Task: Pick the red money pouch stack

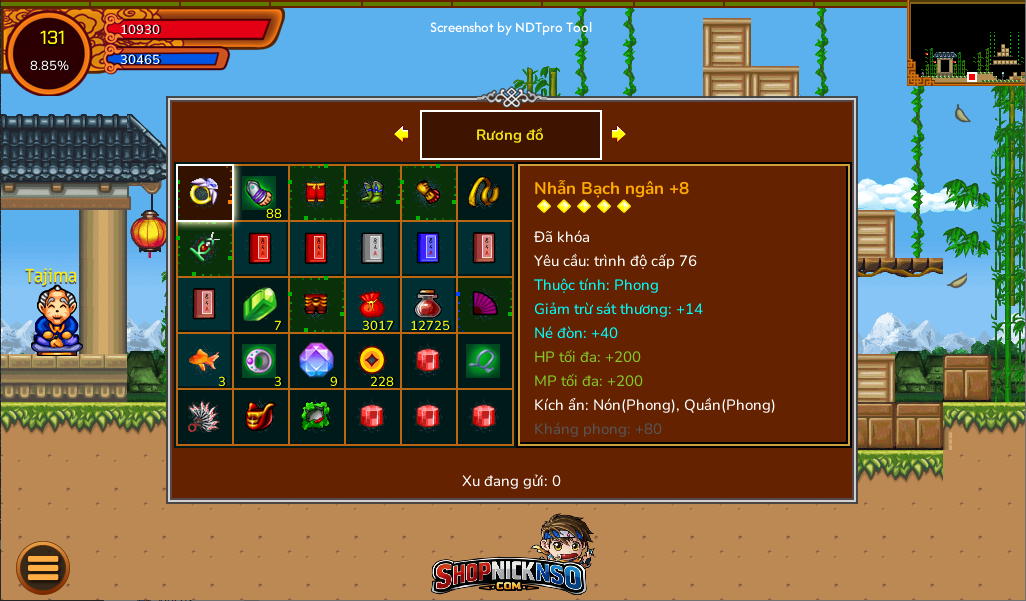Action: coord(372,305)
